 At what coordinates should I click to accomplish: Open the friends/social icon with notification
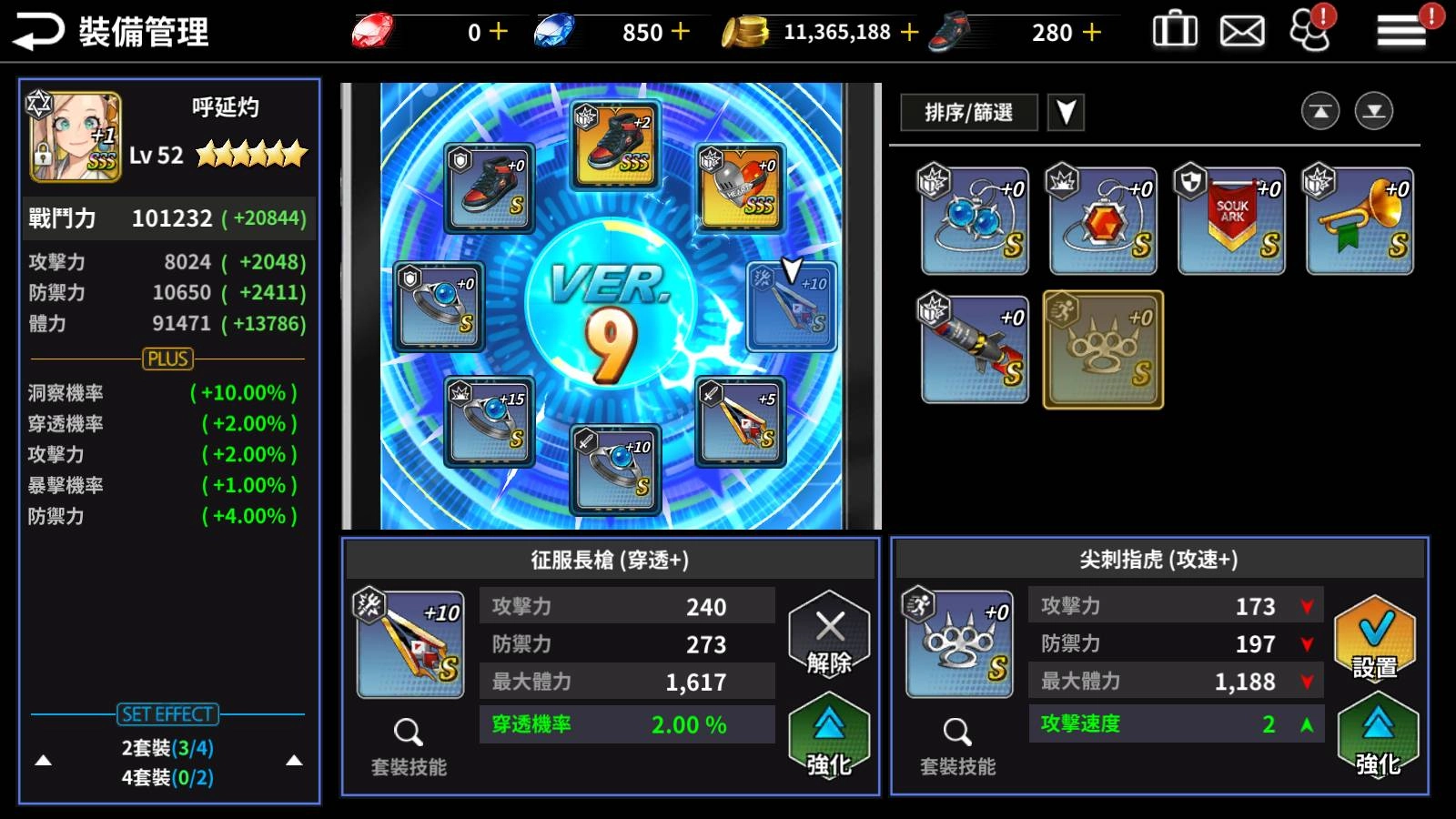click(x=1309, y=31)
